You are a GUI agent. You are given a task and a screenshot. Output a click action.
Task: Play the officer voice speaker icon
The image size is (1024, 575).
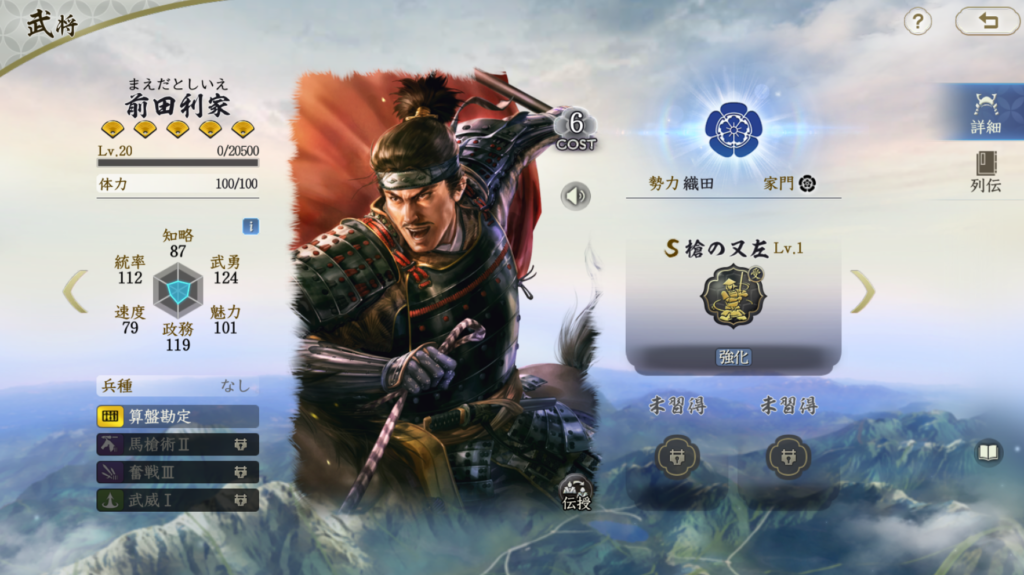point(575,196)
